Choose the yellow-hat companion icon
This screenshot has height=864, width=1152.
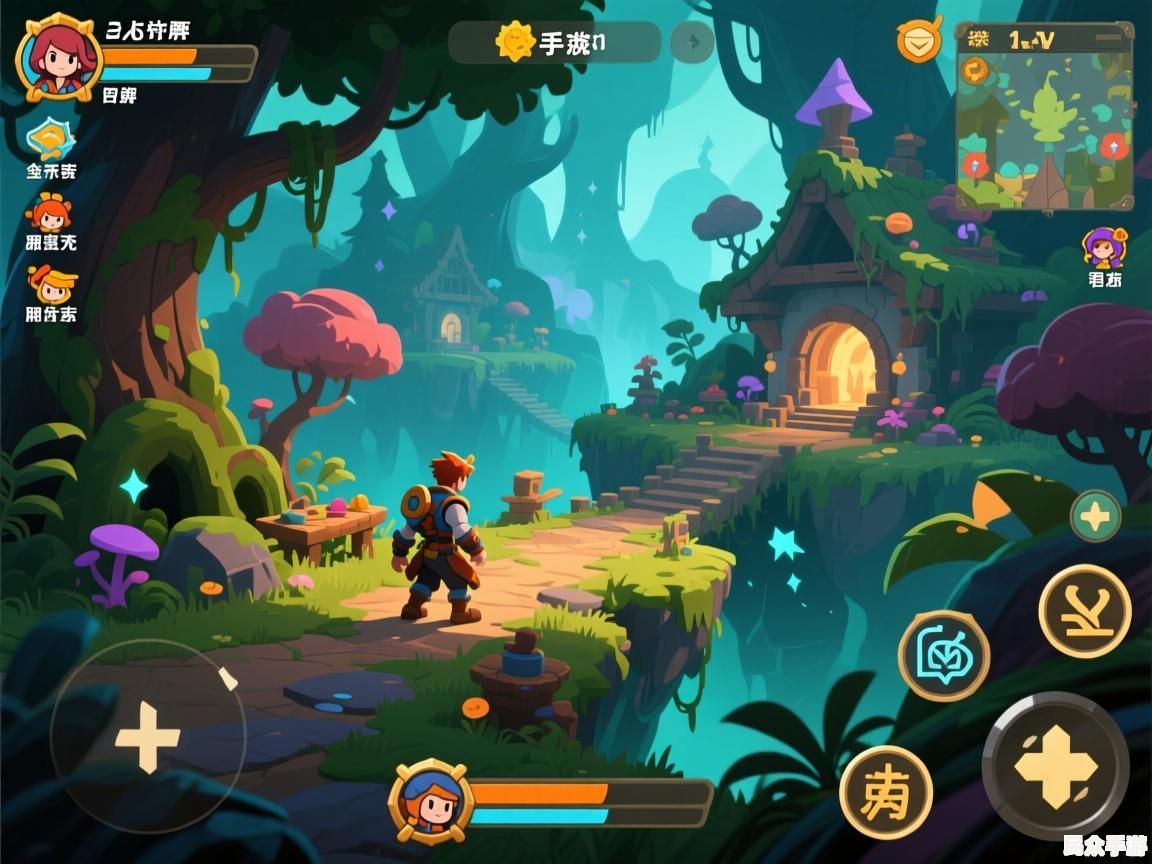click(x=50, y=284)
